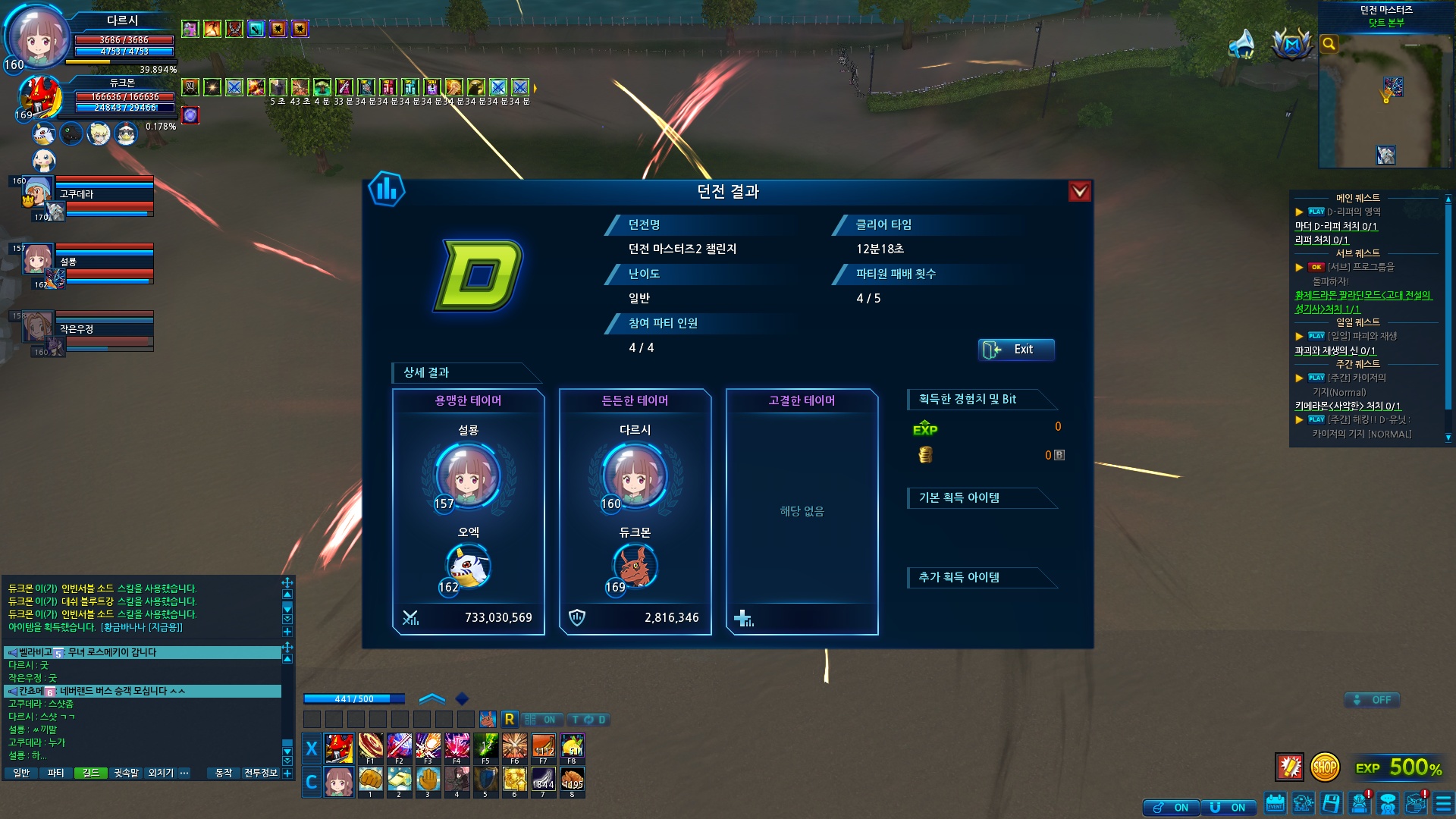Activate the blue shield skill in slot 5
Image resolution: width=1456 pixels, height=819 pixels.
(486, 780)
